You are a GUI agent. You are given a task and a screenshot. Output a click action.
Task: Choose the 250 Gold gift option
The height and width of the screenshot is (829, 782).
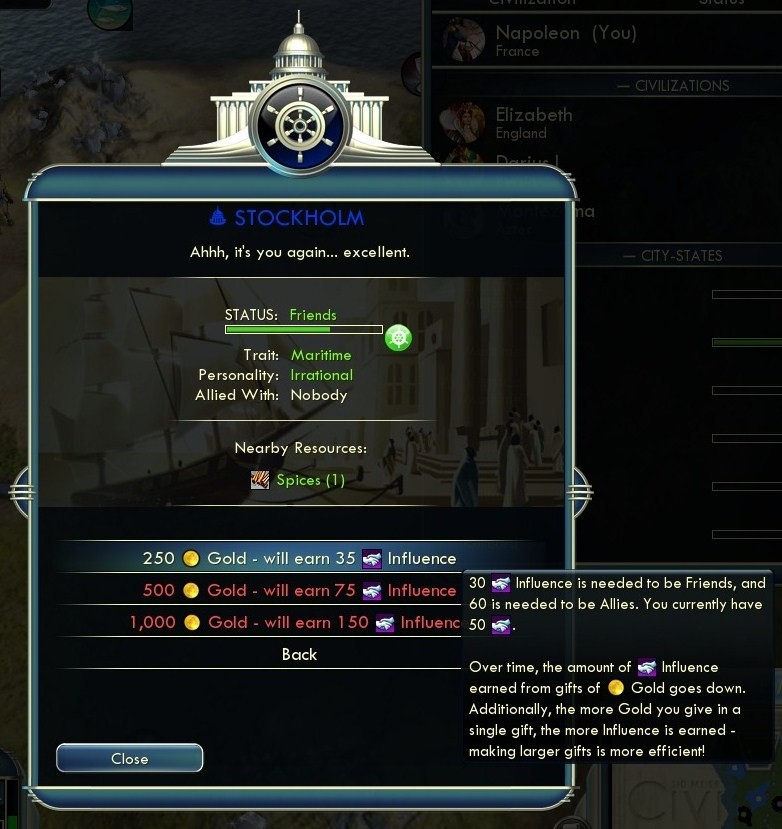tap(299, 558)
